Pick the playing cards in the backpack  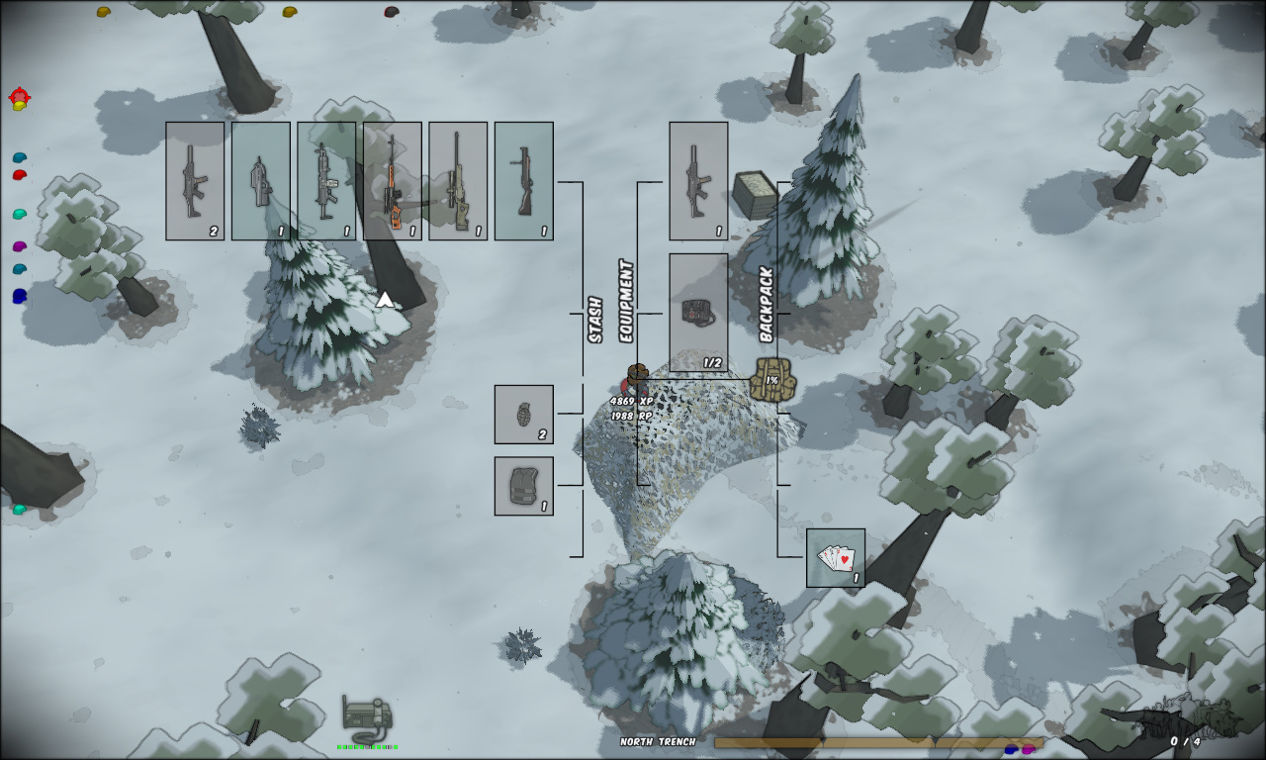[x=835, y=558]
